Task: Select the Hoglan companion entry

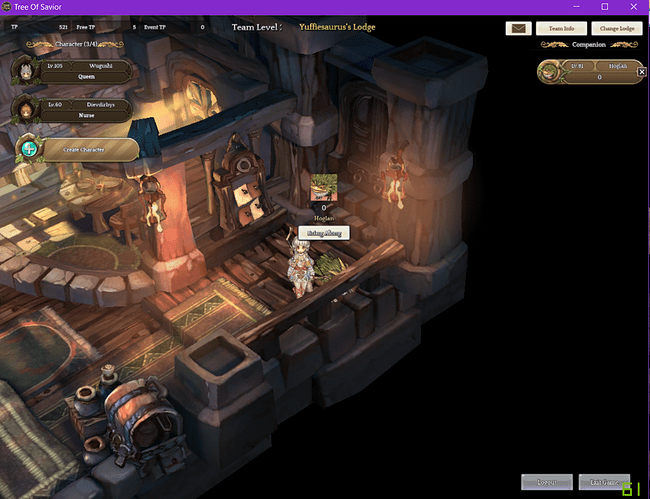Action: [x=588, y=70]
